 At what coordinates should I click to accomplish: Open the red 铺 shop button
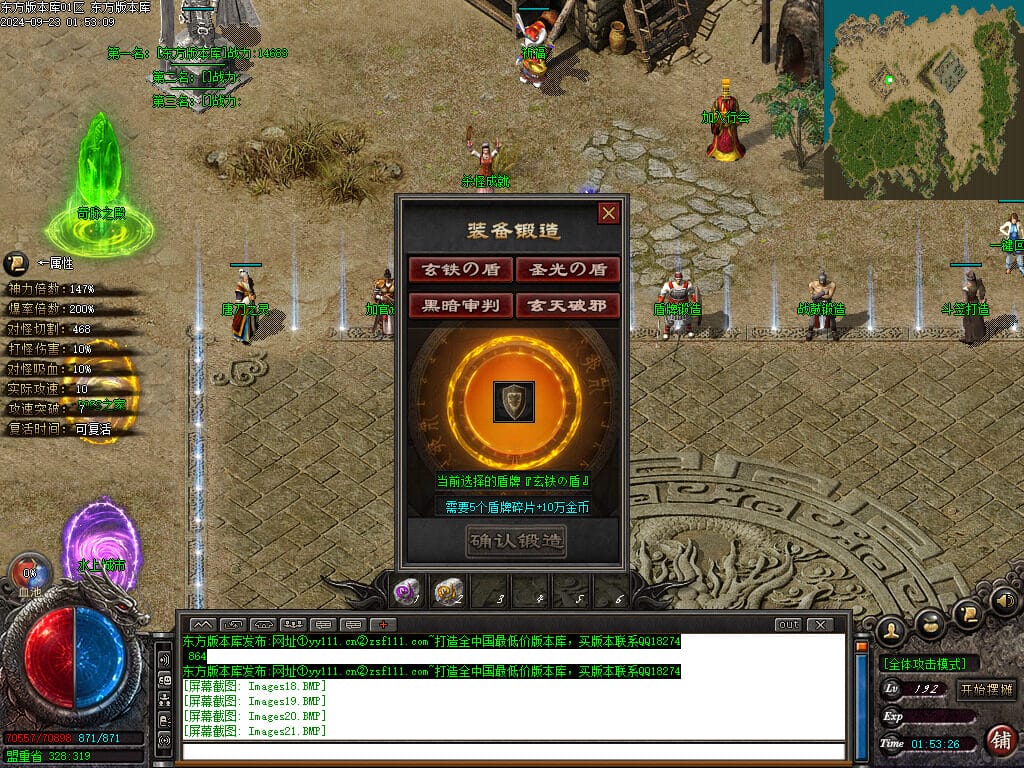999,740
